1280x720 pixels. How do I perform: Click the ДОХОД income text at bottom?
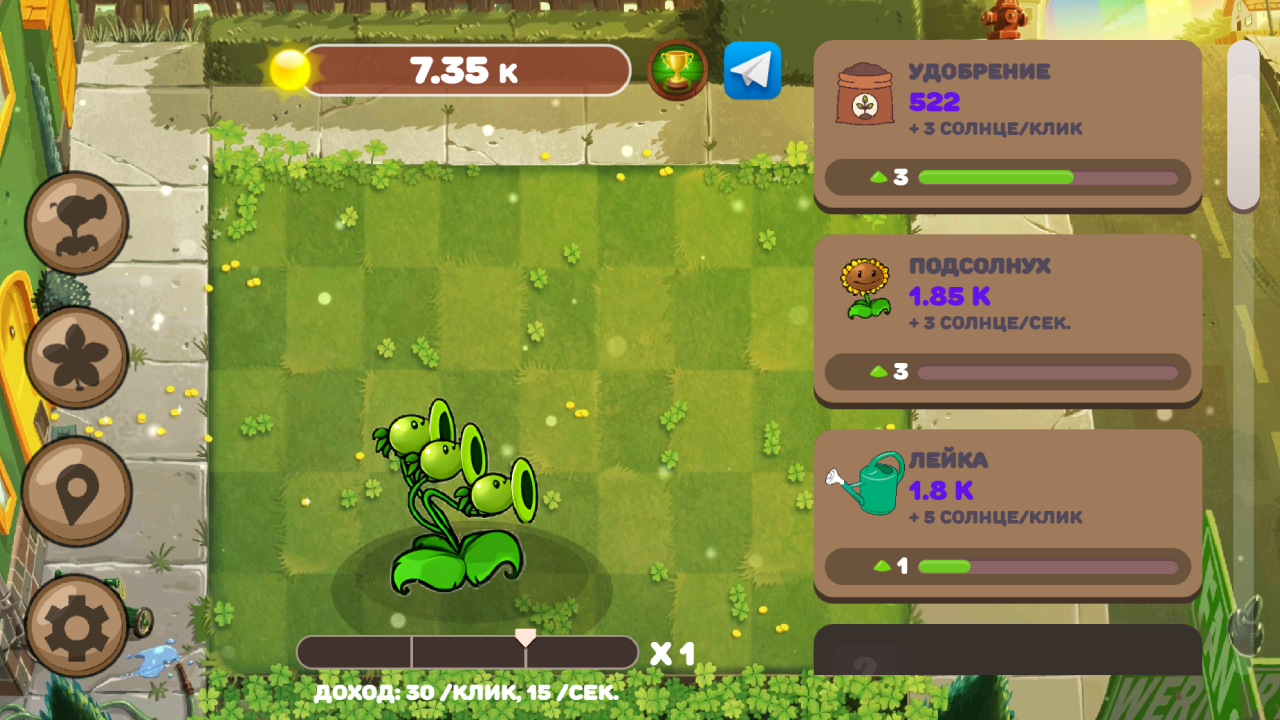(466, 690)
